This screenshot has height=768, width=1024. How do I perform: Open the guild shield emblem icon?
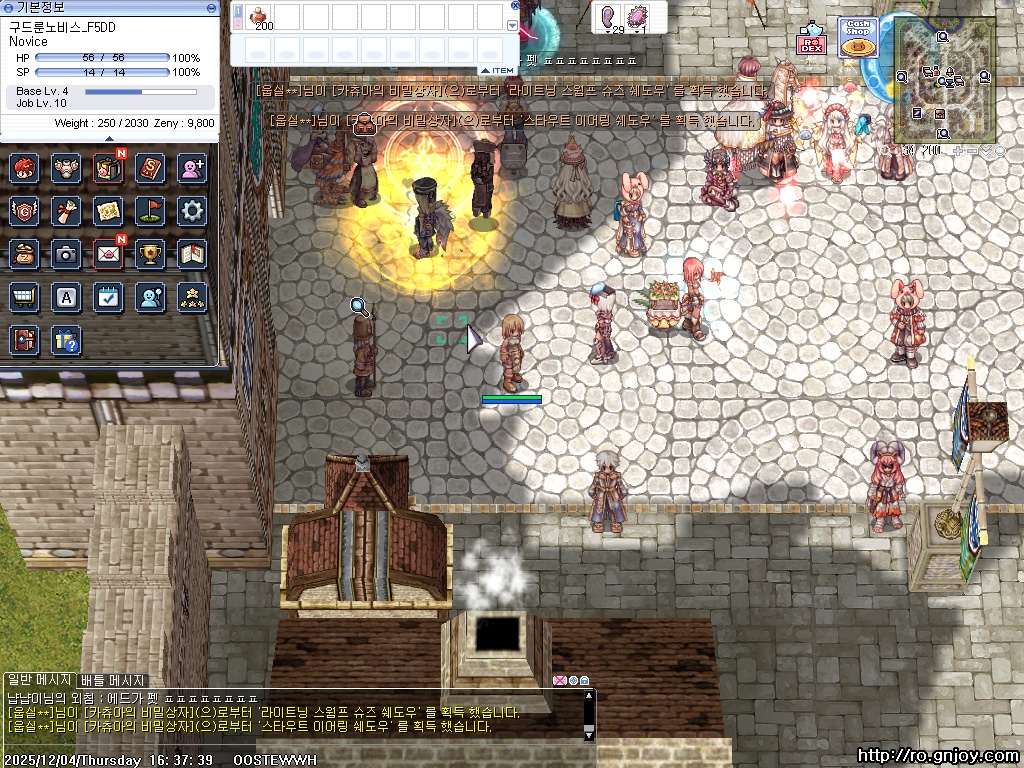click(24, 211)
